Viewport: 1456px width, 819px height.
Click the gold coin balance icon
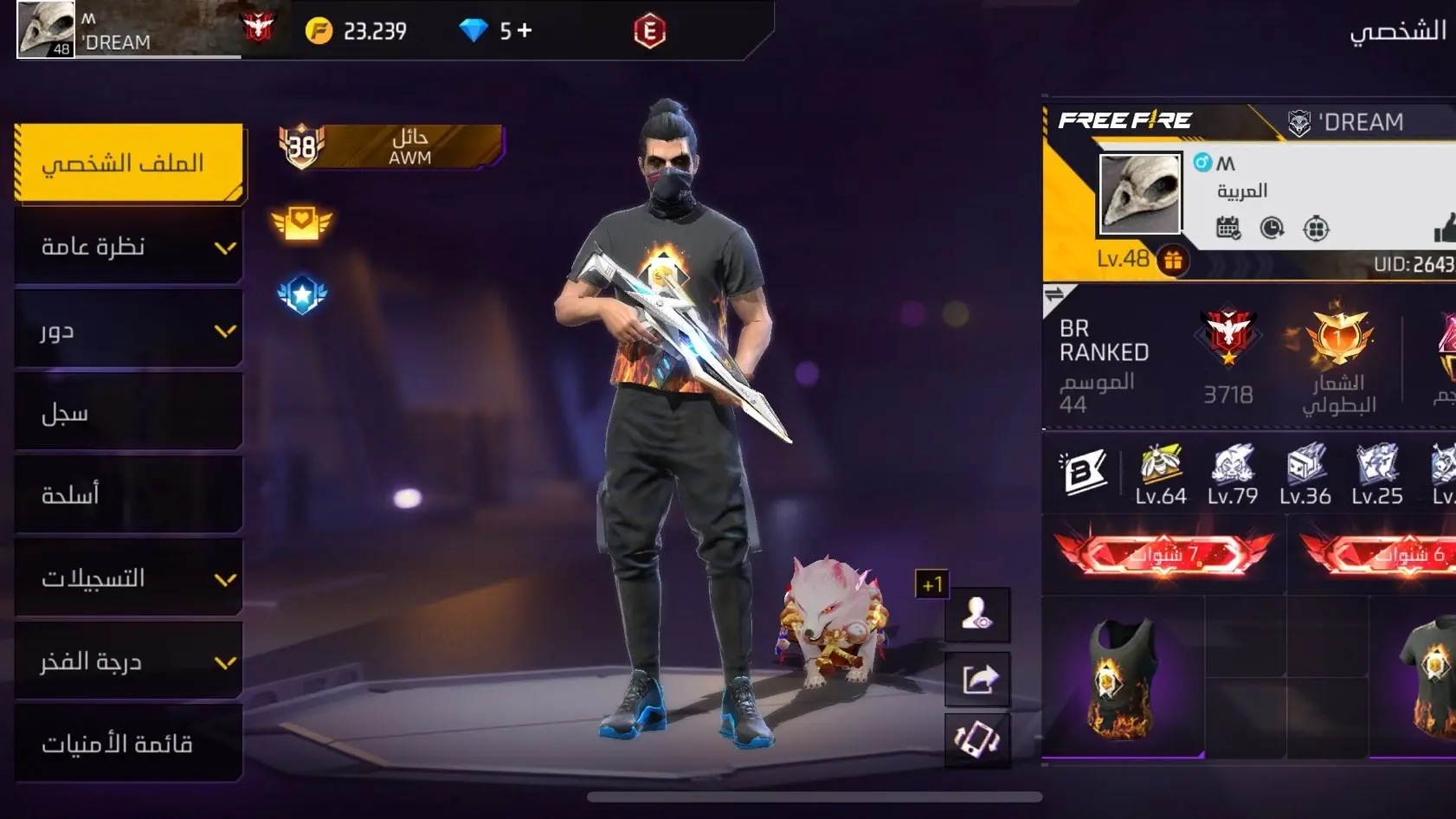coord(319,31)
